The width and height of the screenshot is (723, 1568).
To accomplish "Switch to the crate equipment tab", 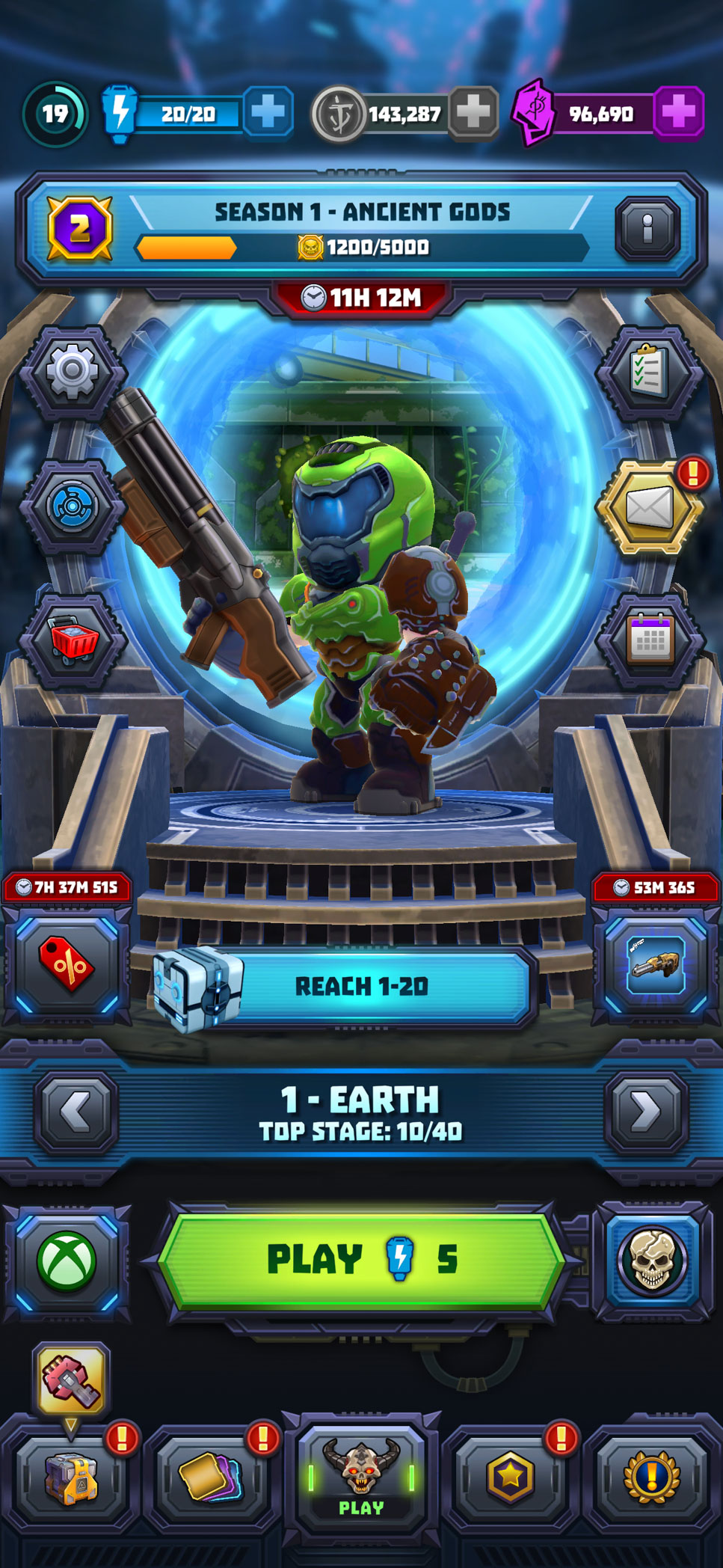I will pos(70,1478).
